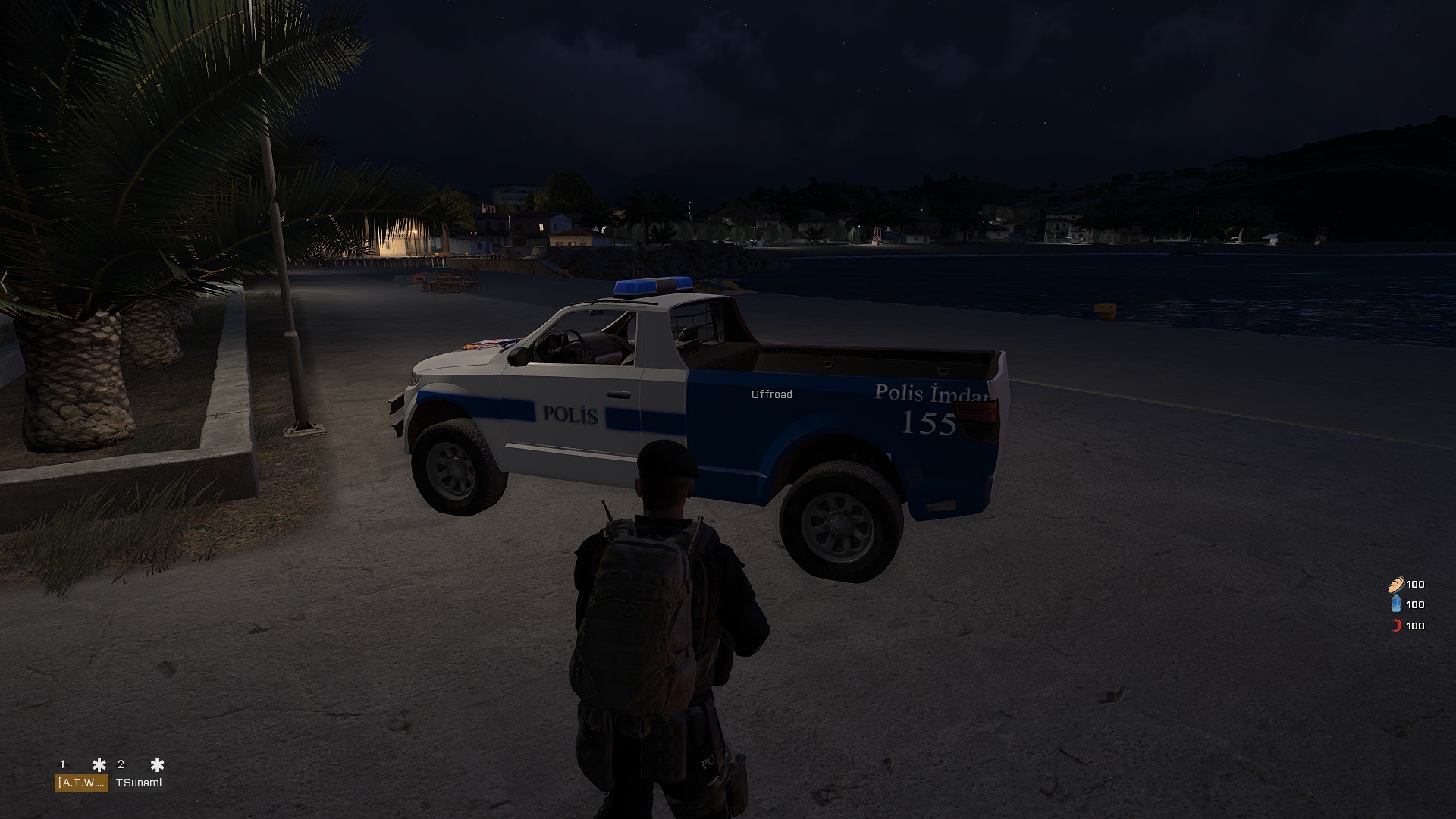The image size is (1456, 819).
Task: Select the highlighted [A.T.W... squad unit
Action: 81,783
